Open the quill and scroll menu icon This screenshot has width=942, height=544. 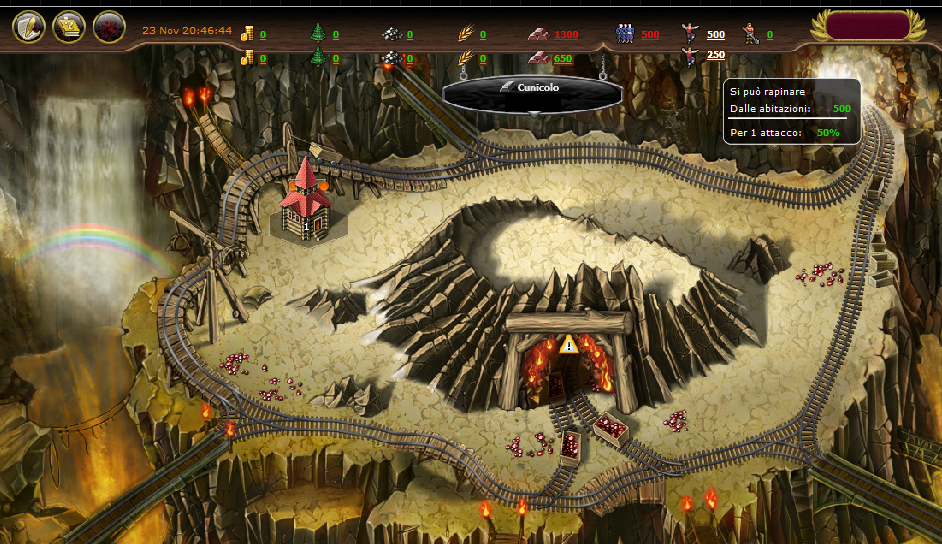pyautogui.click(x=29, y=27)
